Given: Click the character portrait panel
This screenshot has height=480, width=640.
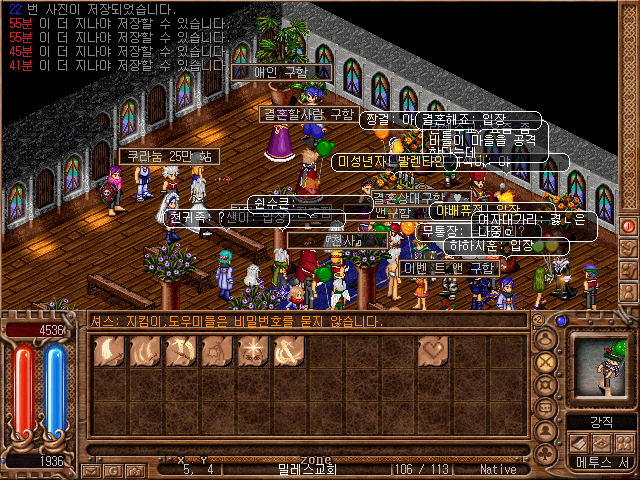Looking at the screenshot, I should pos(600,369).
